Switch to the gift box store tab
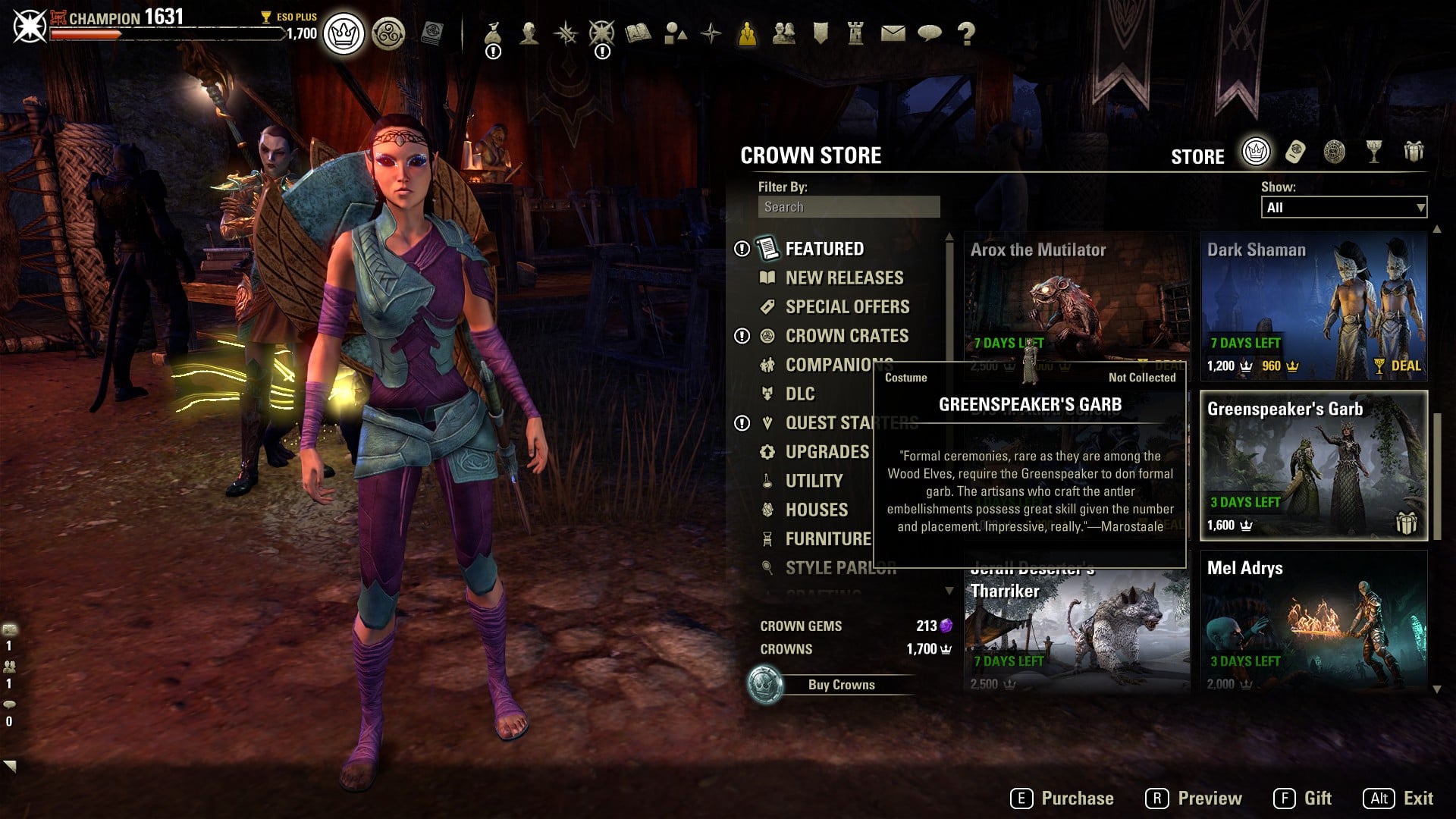 (x=1413, y=152)
